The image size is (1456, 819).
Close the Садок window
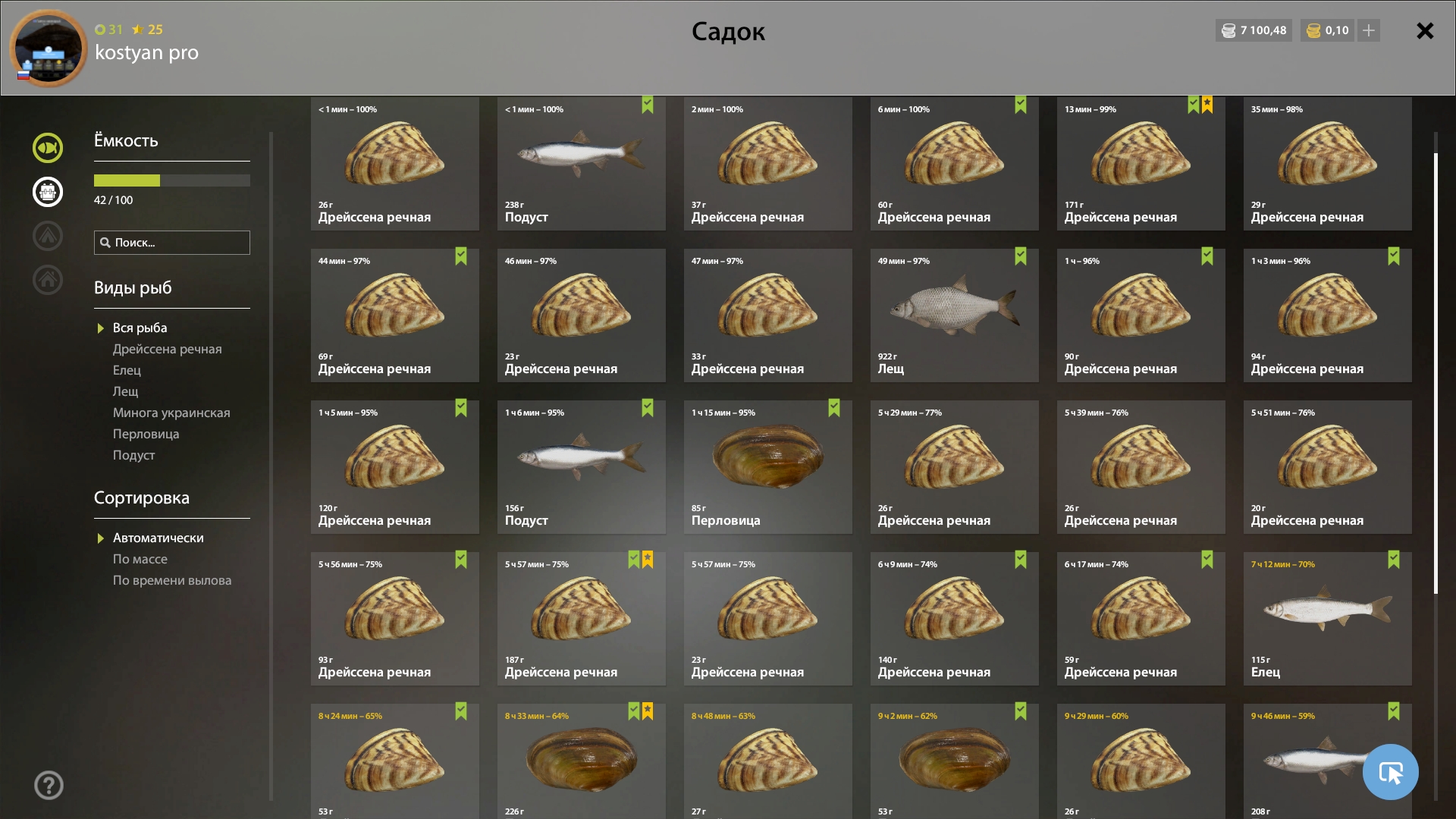coord(1425,31)
